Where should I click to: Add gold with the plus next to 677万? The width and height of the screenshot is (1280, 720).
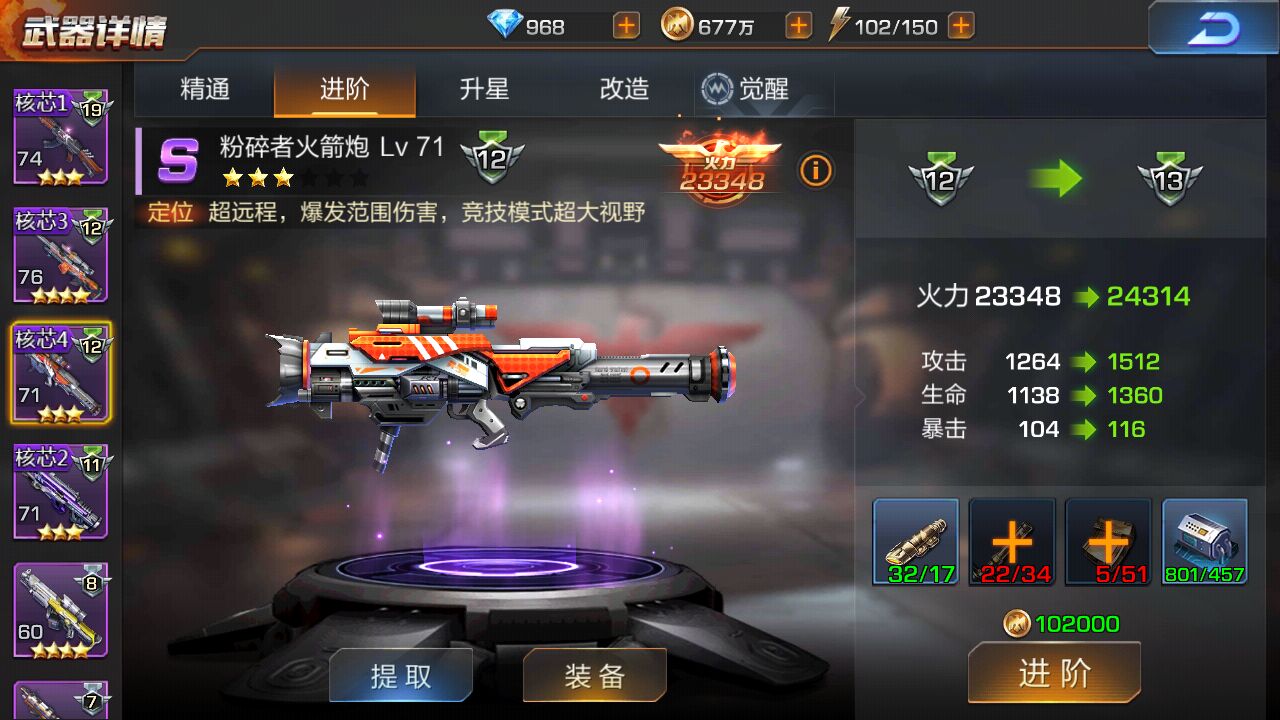coord(797,25)
